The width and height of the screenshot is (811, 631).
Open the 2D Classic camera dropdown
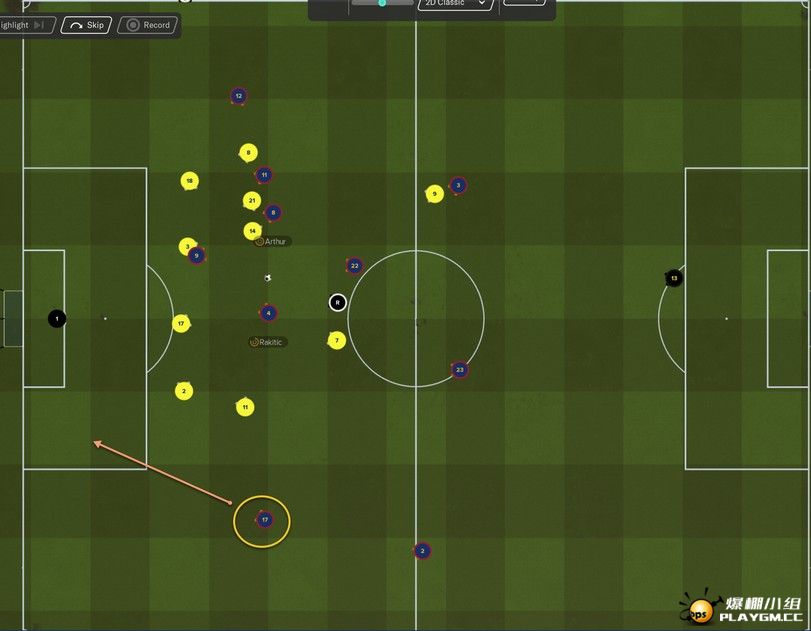[456, 4]
